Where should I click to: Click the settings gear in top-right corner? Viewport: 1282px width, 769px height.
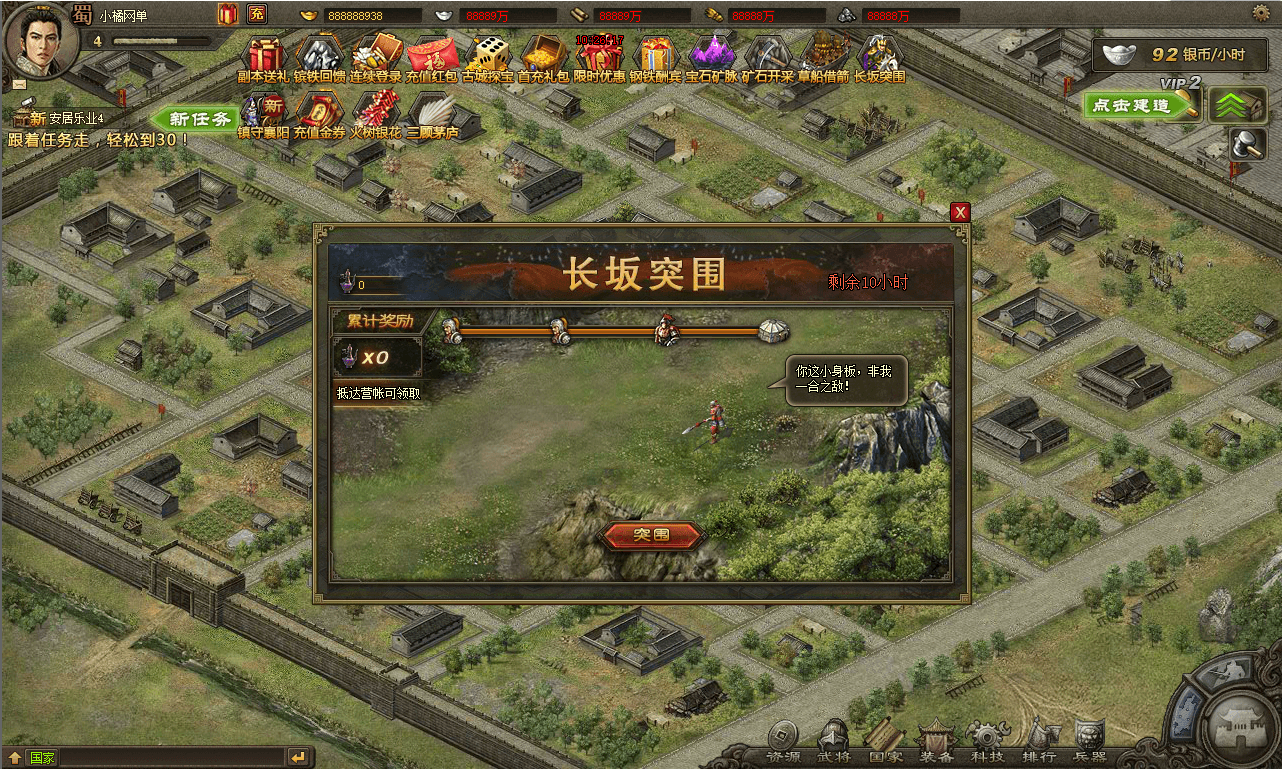1261,11
